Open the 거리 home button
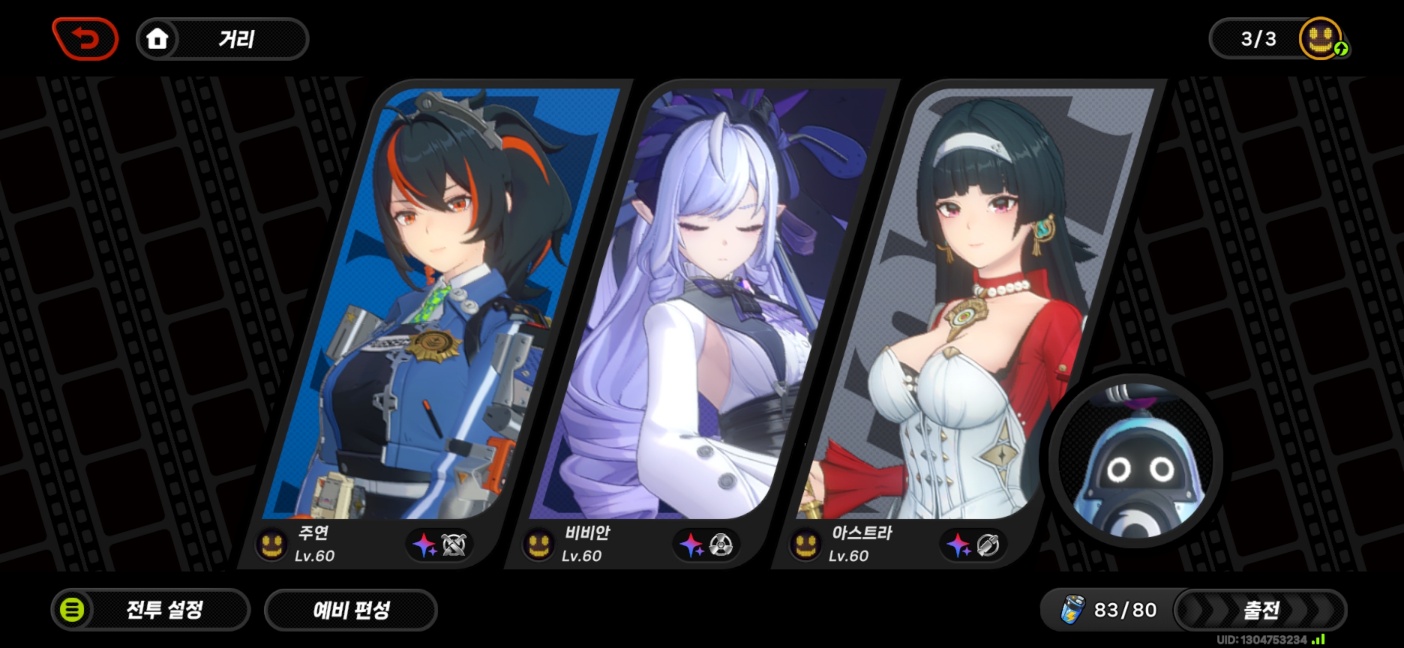The height and width of the screenshot is (648, 1404). click(222, 39)
